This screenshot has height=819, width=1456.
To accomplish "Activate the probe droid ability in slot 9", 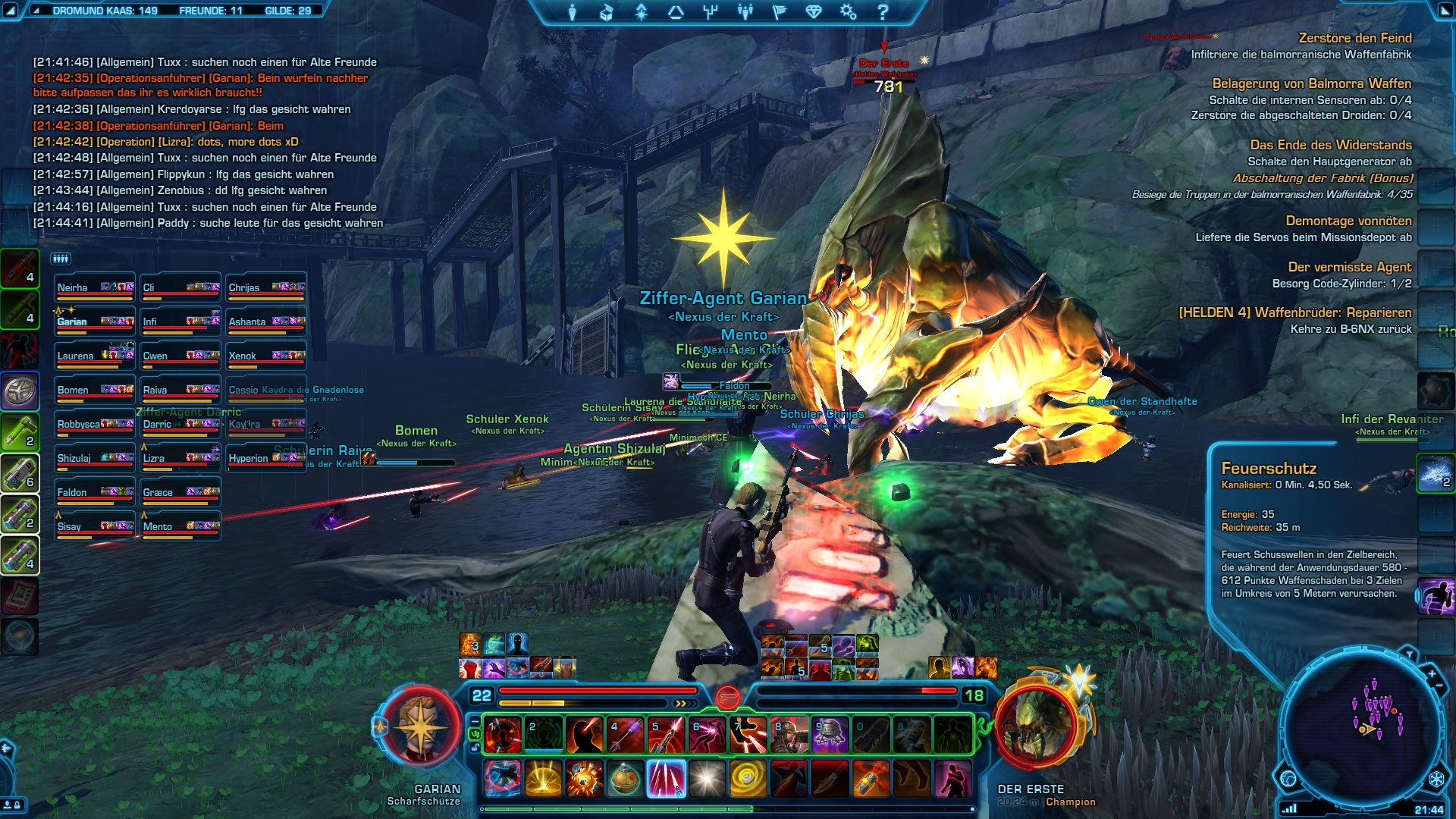I will 830,735.
